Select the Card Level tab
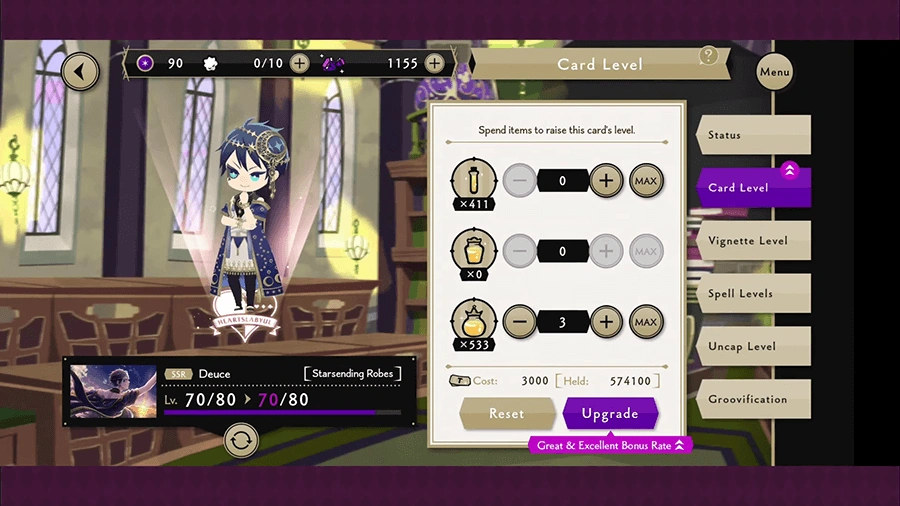 752,187
